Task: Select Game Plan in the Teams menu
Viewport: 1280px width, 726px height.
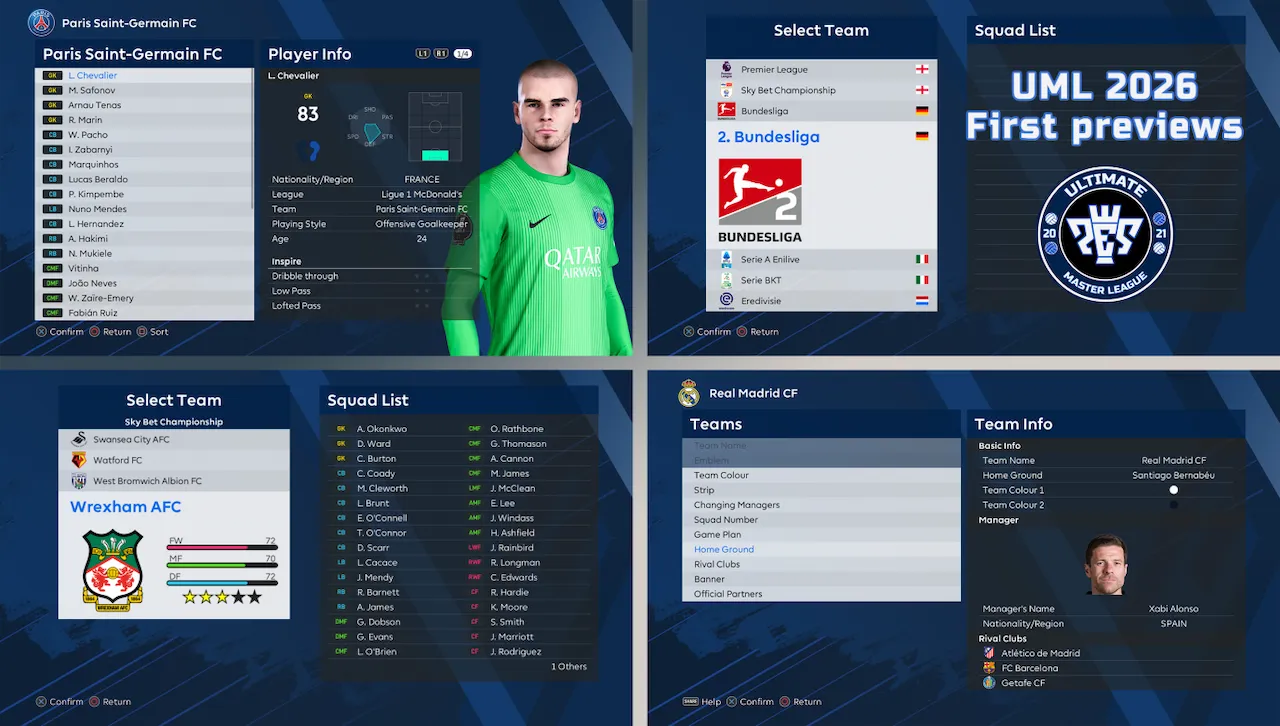Action: (x=717, y=534)
